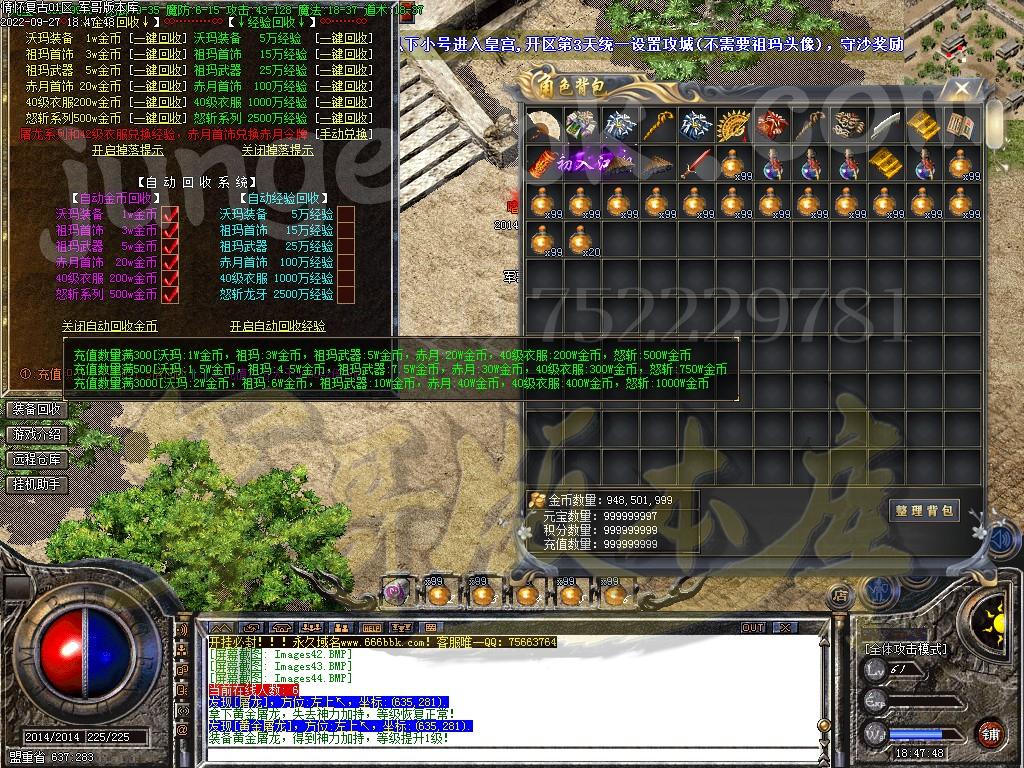Enable drop notifications via 开启掉落提示
The width and height of the screenshot is (1024, 768).
click(x=127, y=150)
